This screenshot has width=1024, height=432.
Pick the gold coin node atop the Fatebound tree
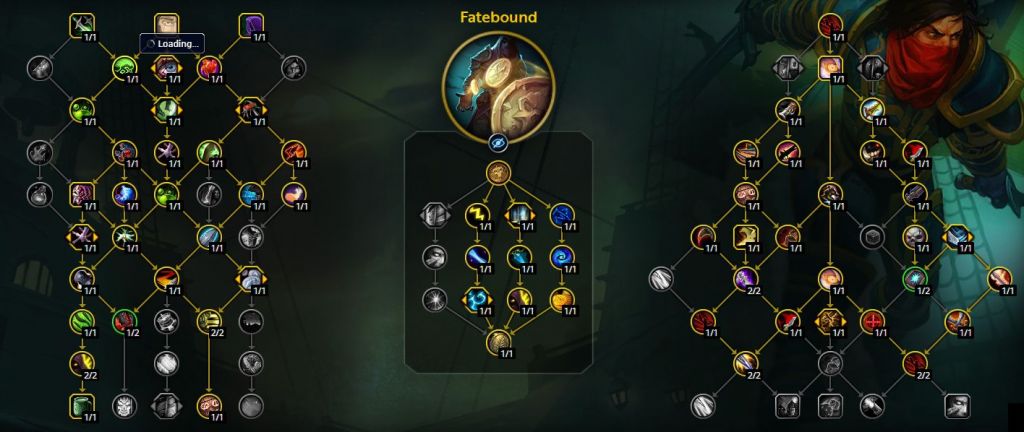(499, 173)
